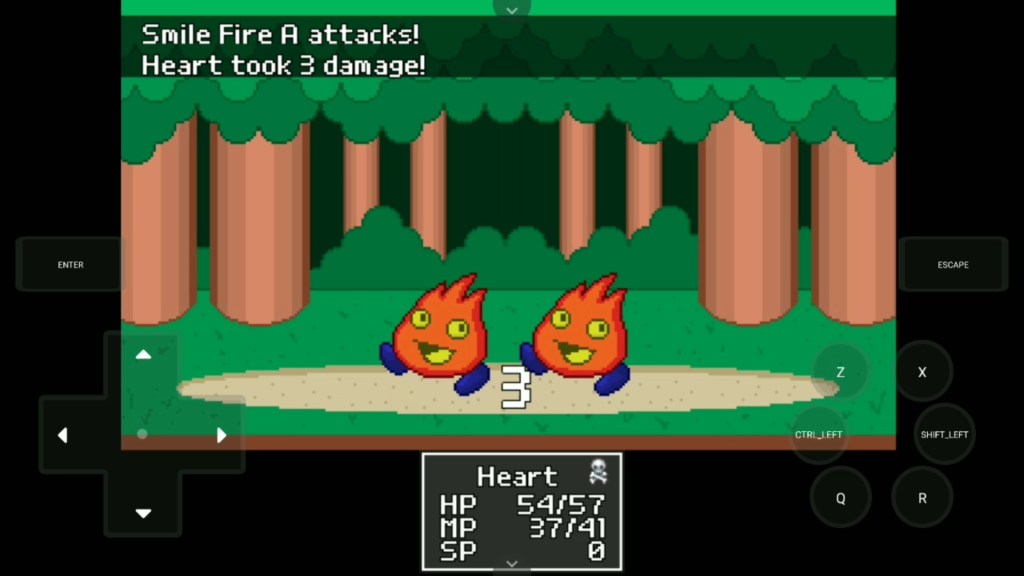Click the d-pad up arrow
This screenshot has width=1024, height=576.
(143, 355)
